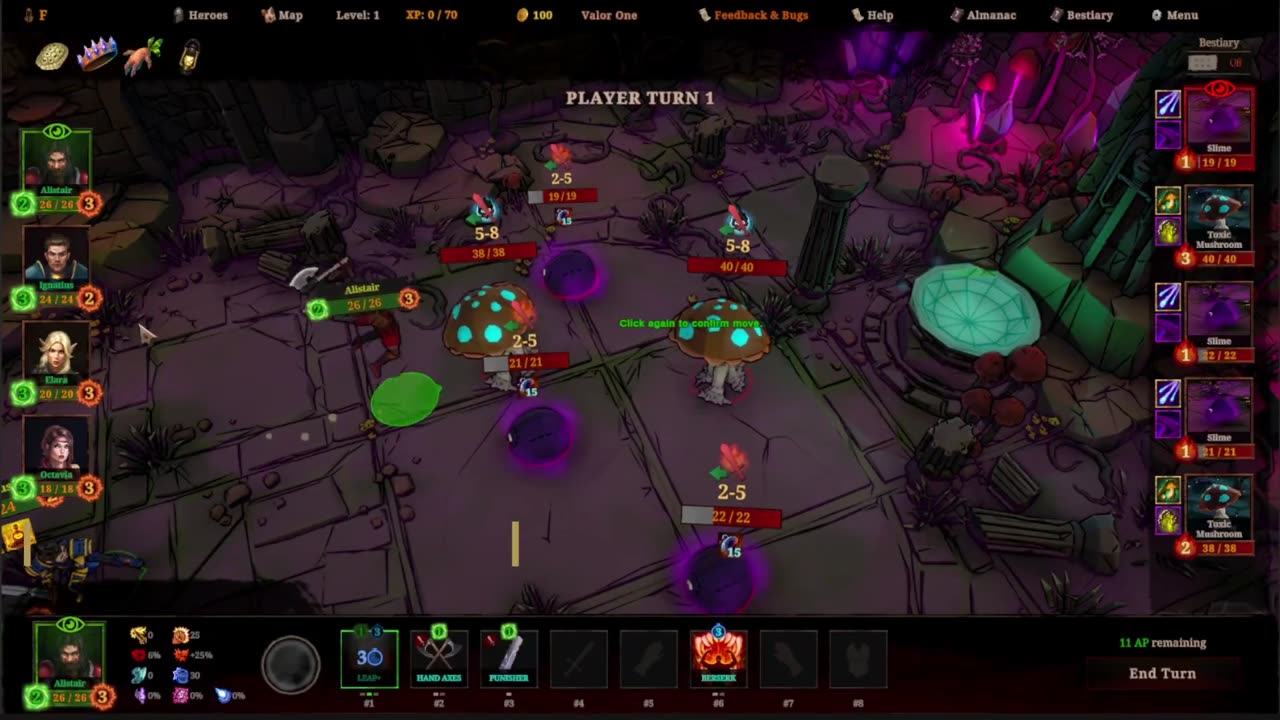Click the carrot root relic icon
Viewport: 1280px width, 720px height.
pos(143,57)
